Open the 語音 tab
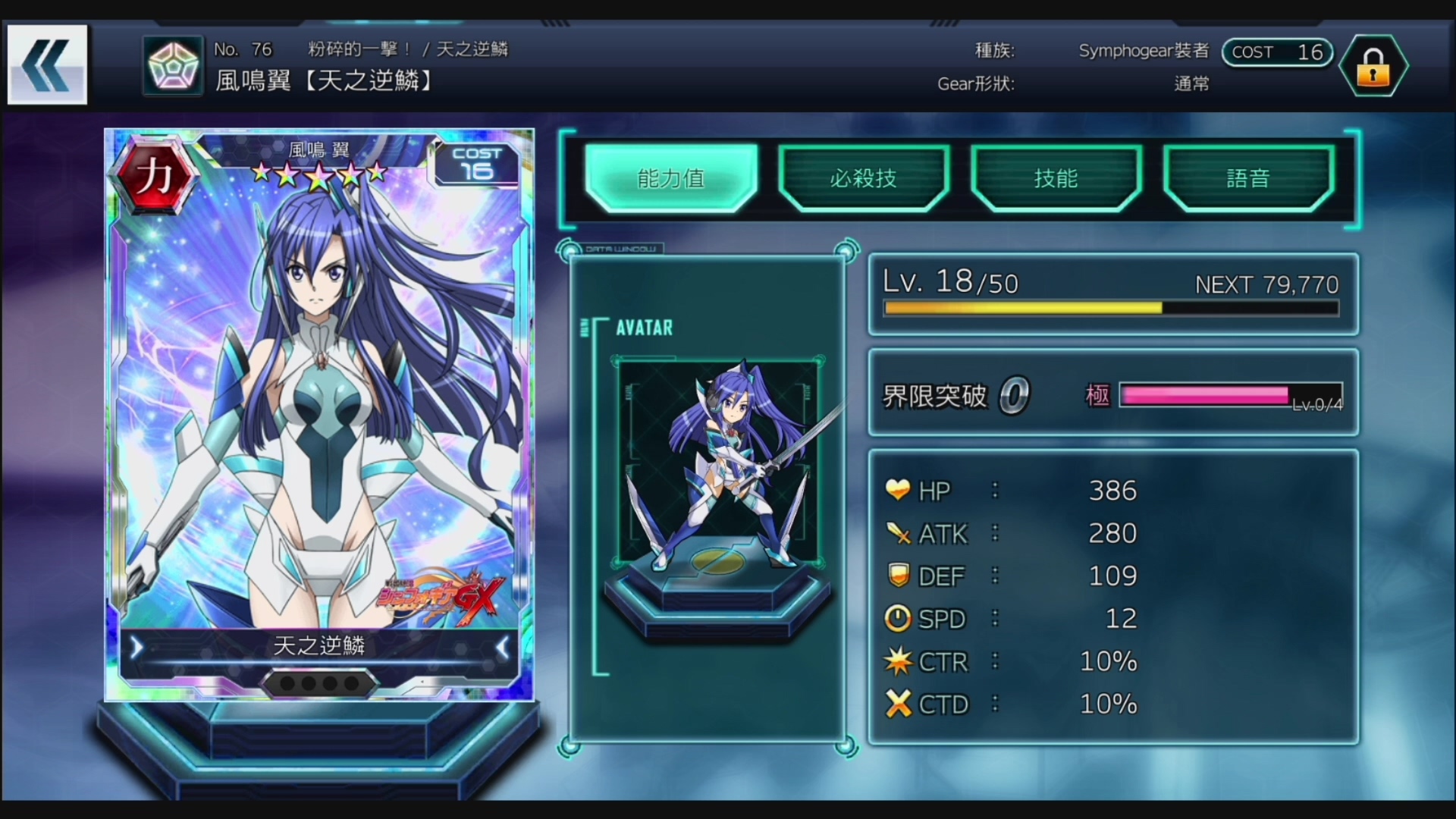The image size is (1456, 819). coord(1250,178)
